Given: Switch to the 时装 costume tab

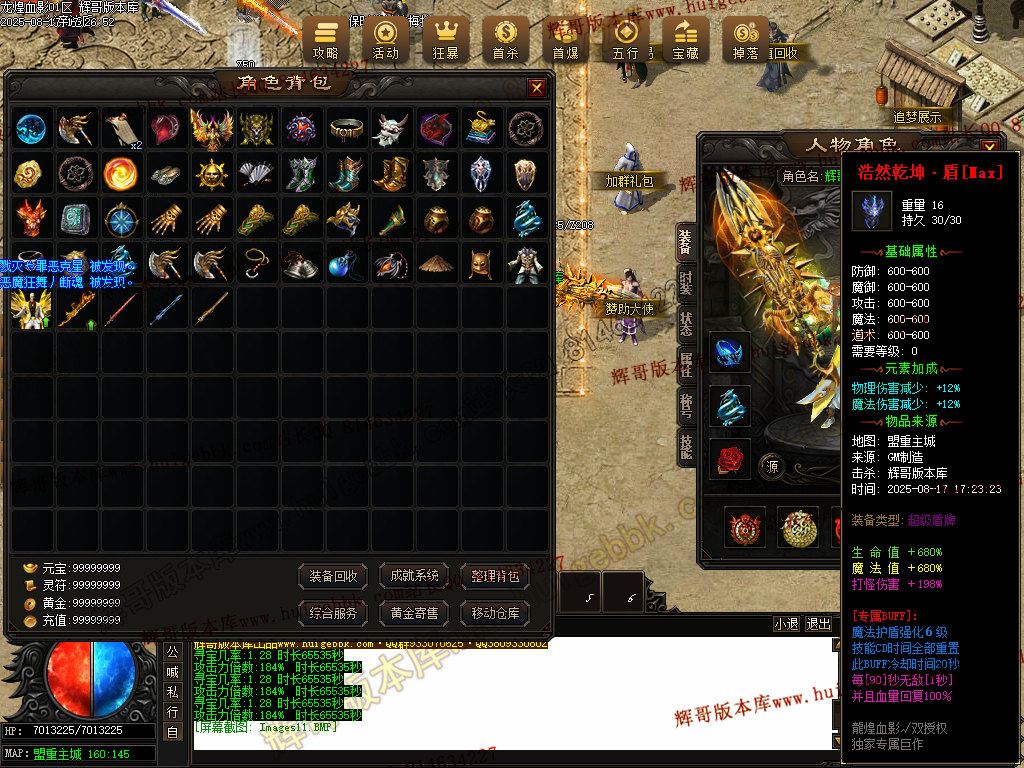Looking at the screenshot, I should pyautogui.click(x=686, y=283).
